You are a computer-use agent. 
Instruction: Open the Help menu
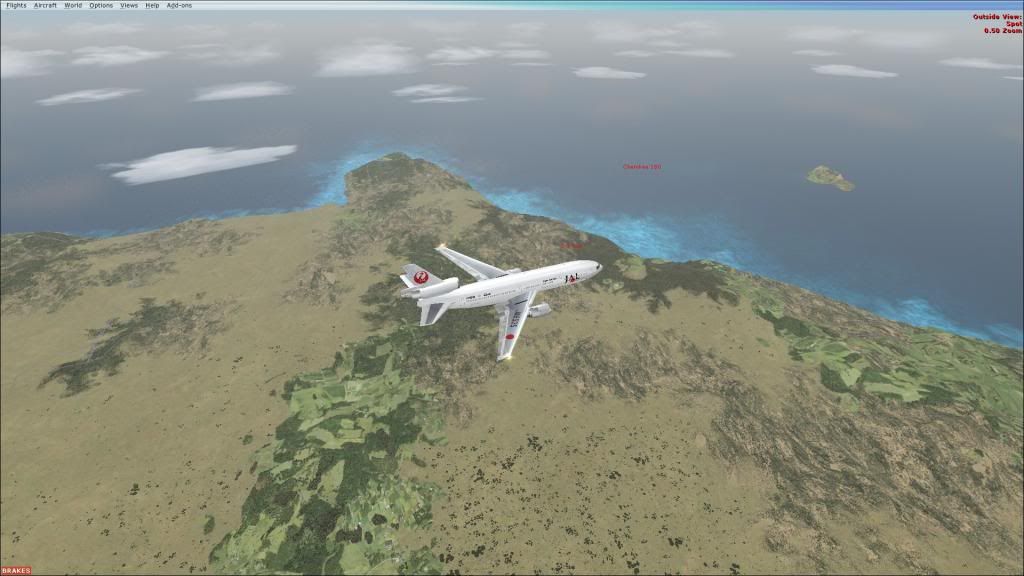(152, 5)
